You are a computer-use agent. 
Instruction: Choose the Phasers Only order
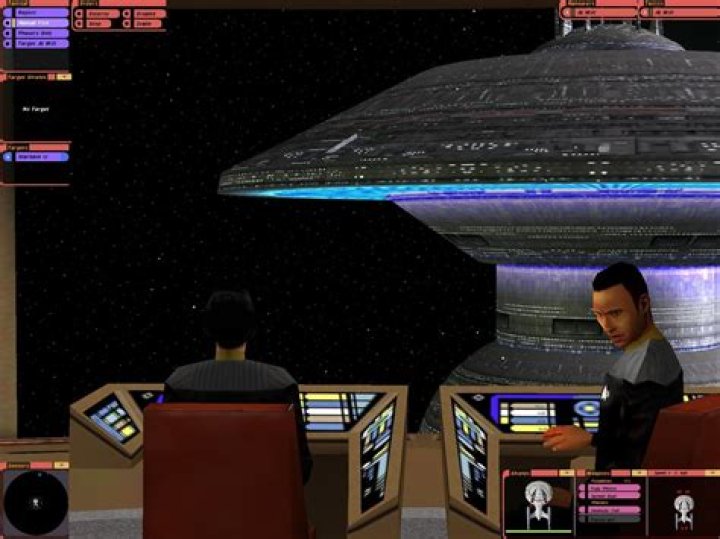click(x=38, y=33)
